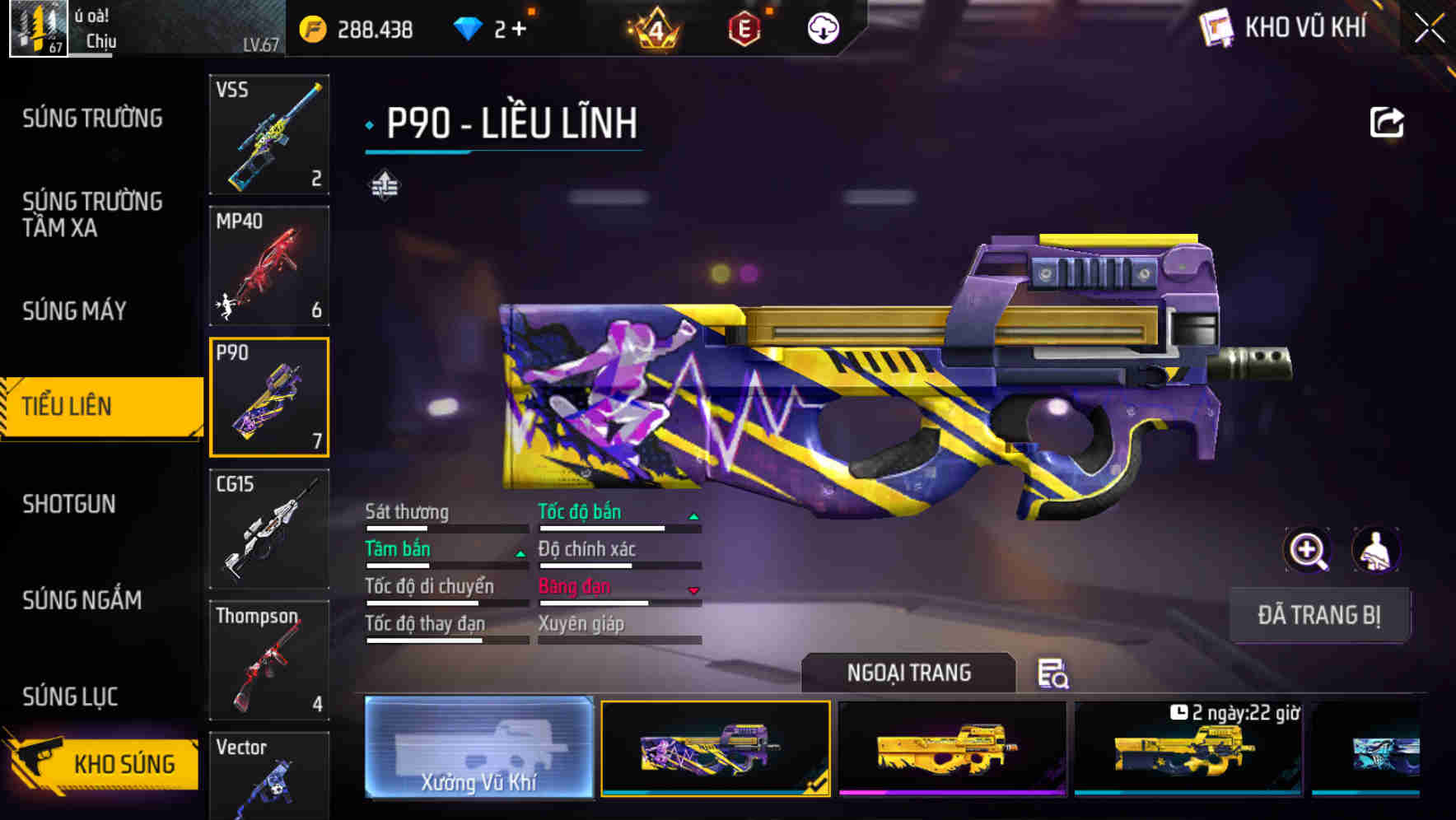1456x820 pixels.
Task: Select the MP40 from the weapon list
Action: (x=269, y=265)
